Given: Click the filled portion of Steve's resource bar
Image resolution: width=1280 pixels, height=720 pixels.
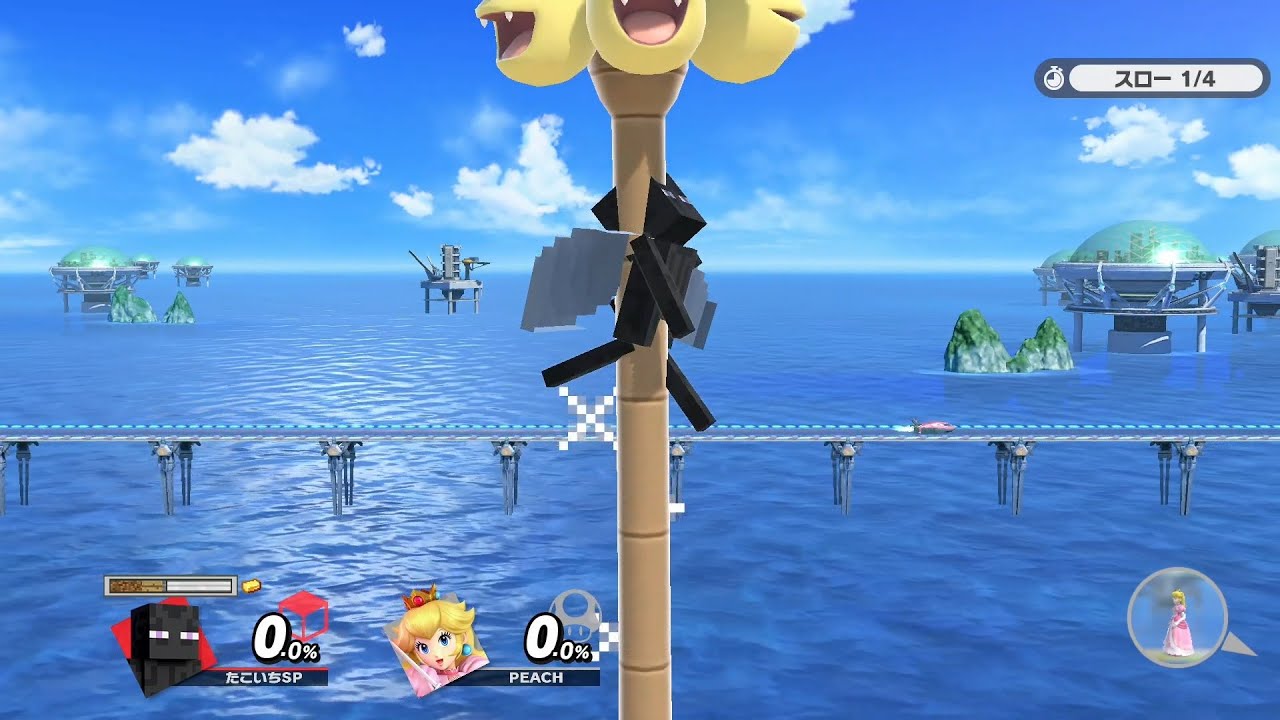Looking at the screenshot, I should point(137,585).
